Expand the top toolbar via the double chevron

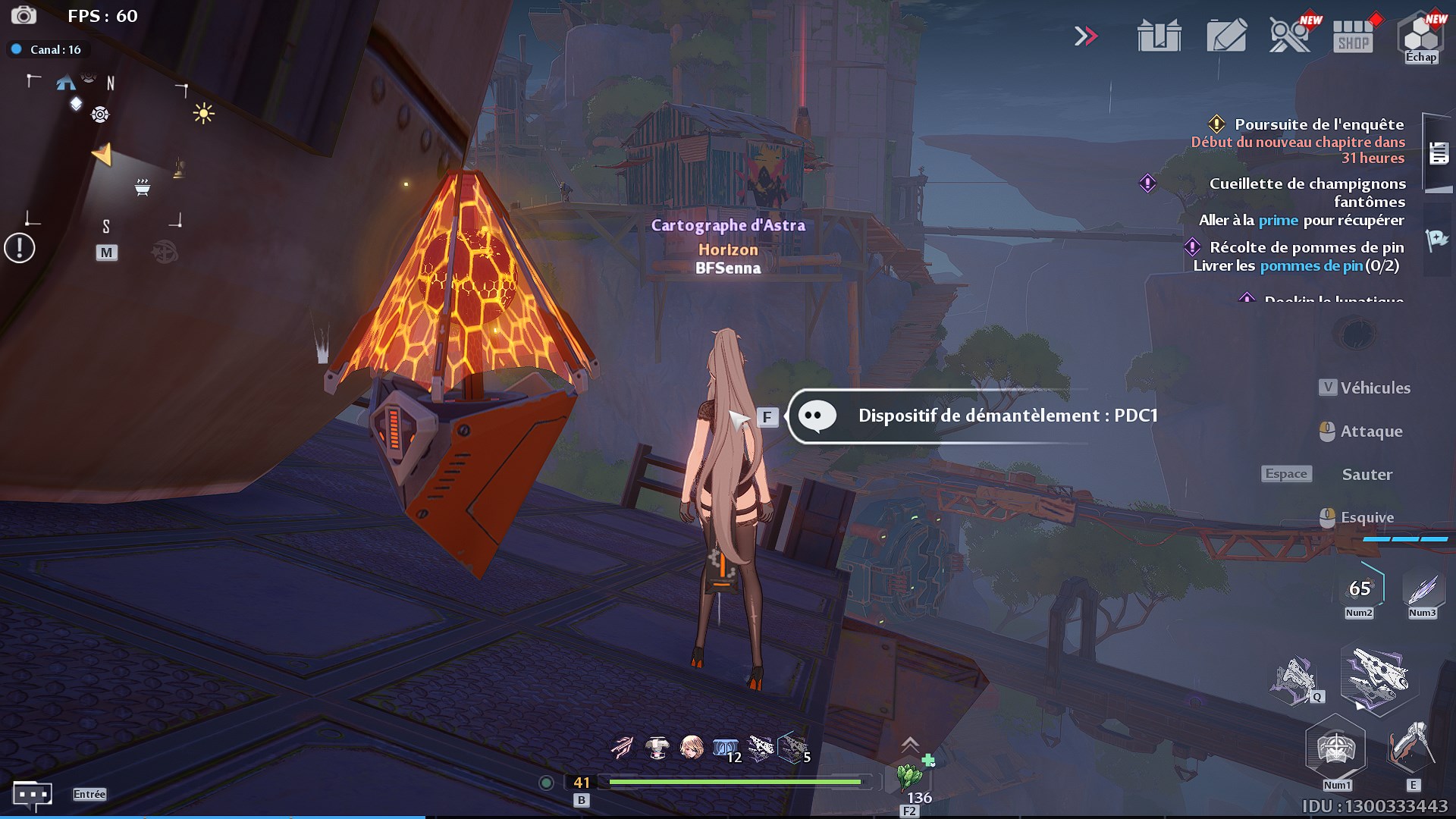(1087, 34)
